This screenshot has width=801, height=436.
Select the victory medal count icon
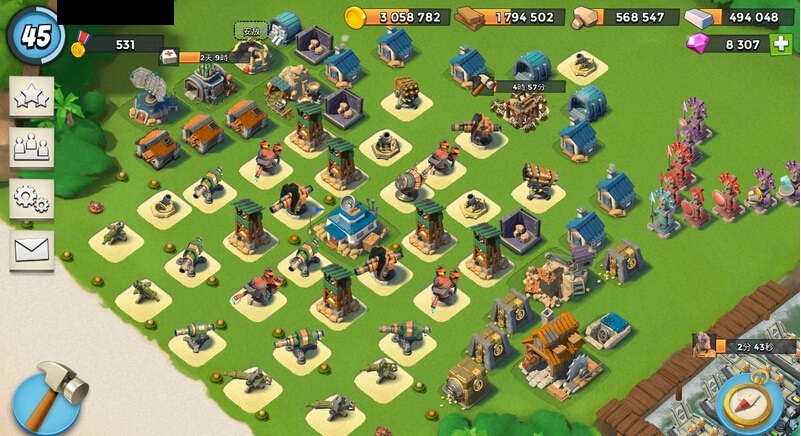pyautogui.click(x=81, y=45)
